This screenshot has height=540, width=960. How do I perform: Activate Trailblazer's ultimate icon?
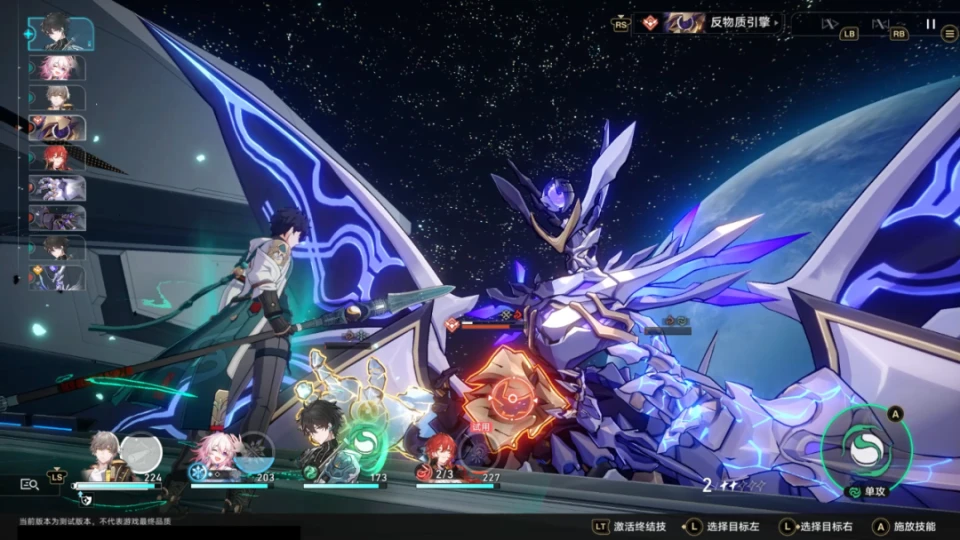[x=141, y=451]
